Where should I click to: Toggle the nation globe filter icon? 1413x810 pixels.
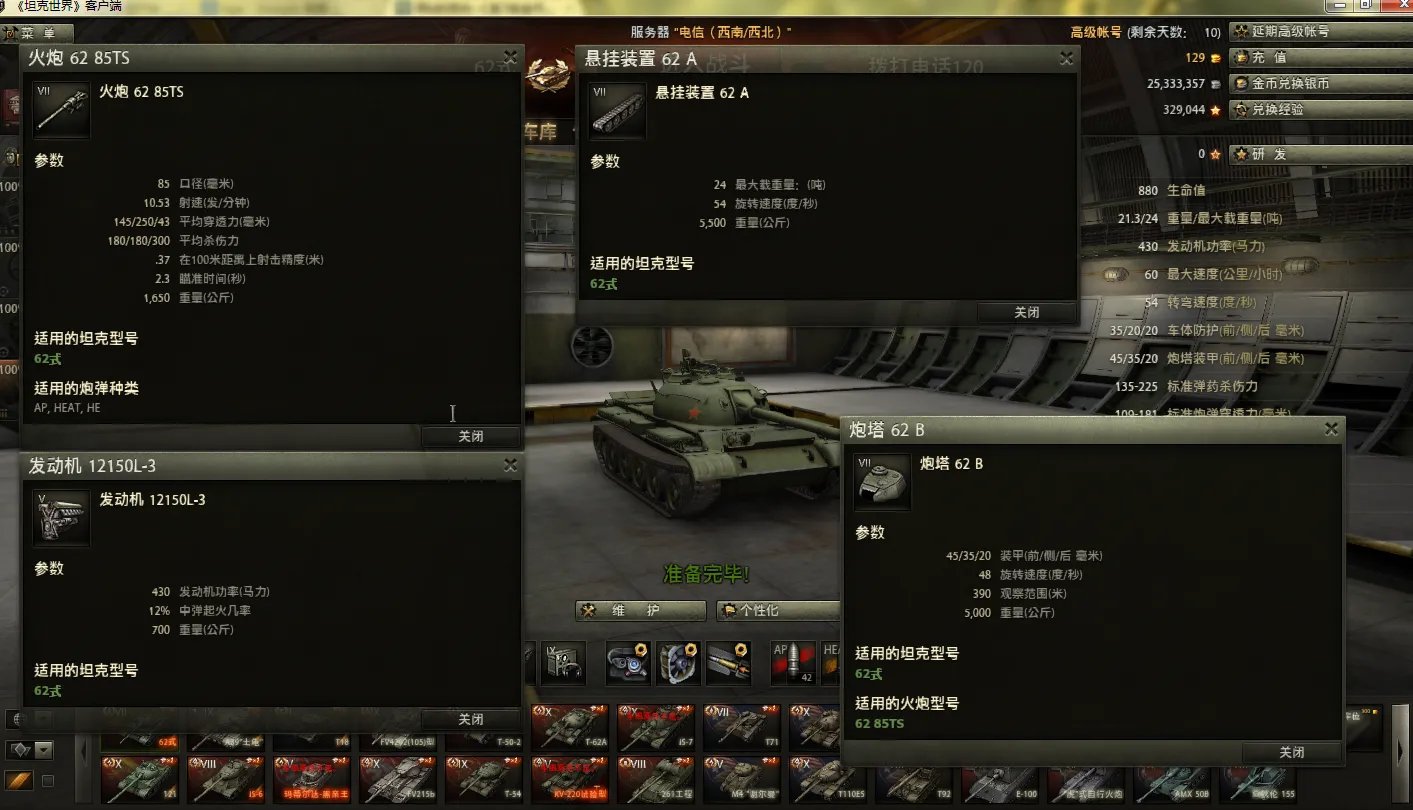click(x=16, y=719)
